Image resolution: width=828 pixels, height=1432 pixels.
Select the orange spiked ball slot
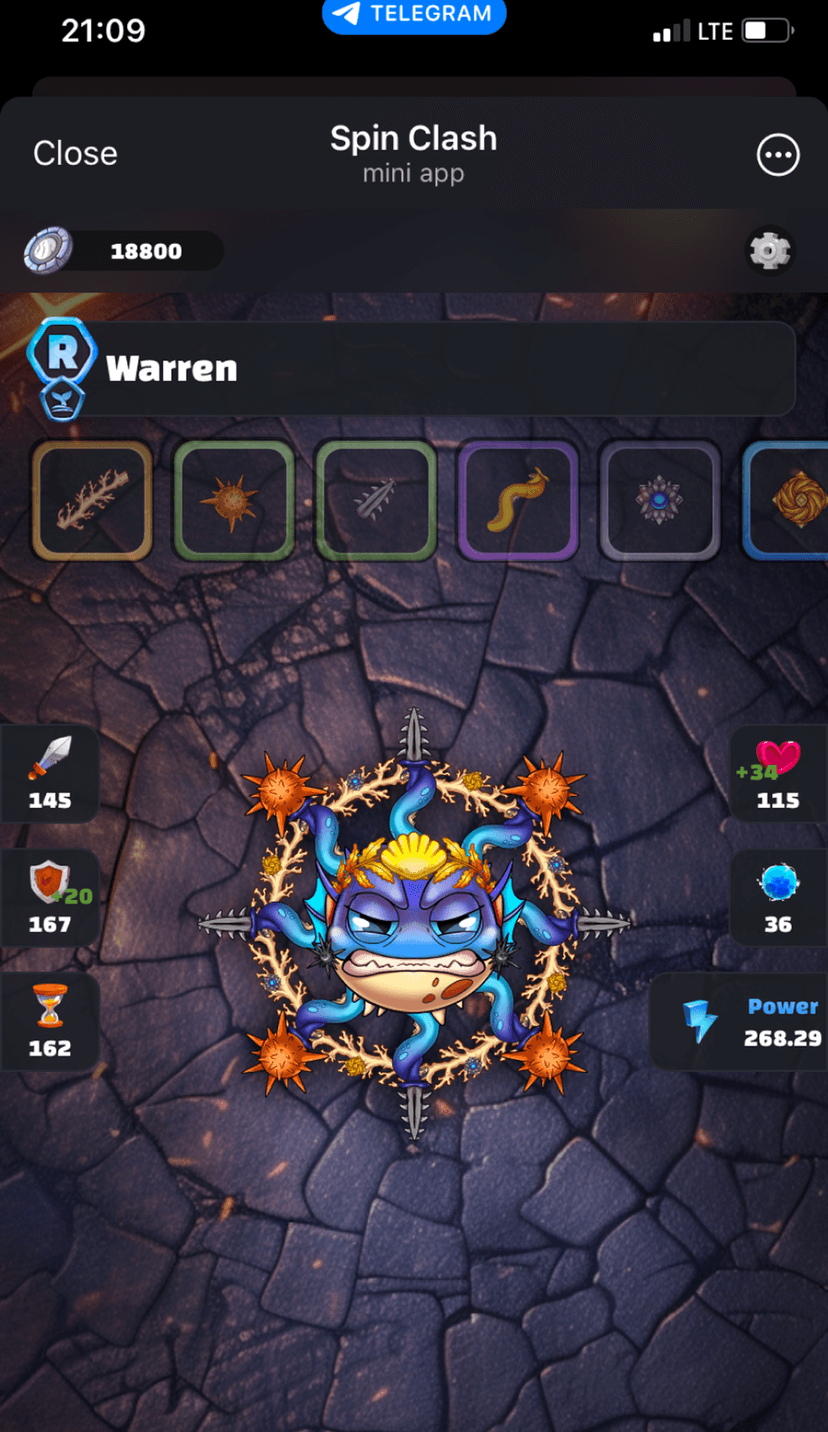[x=234, y=500]
